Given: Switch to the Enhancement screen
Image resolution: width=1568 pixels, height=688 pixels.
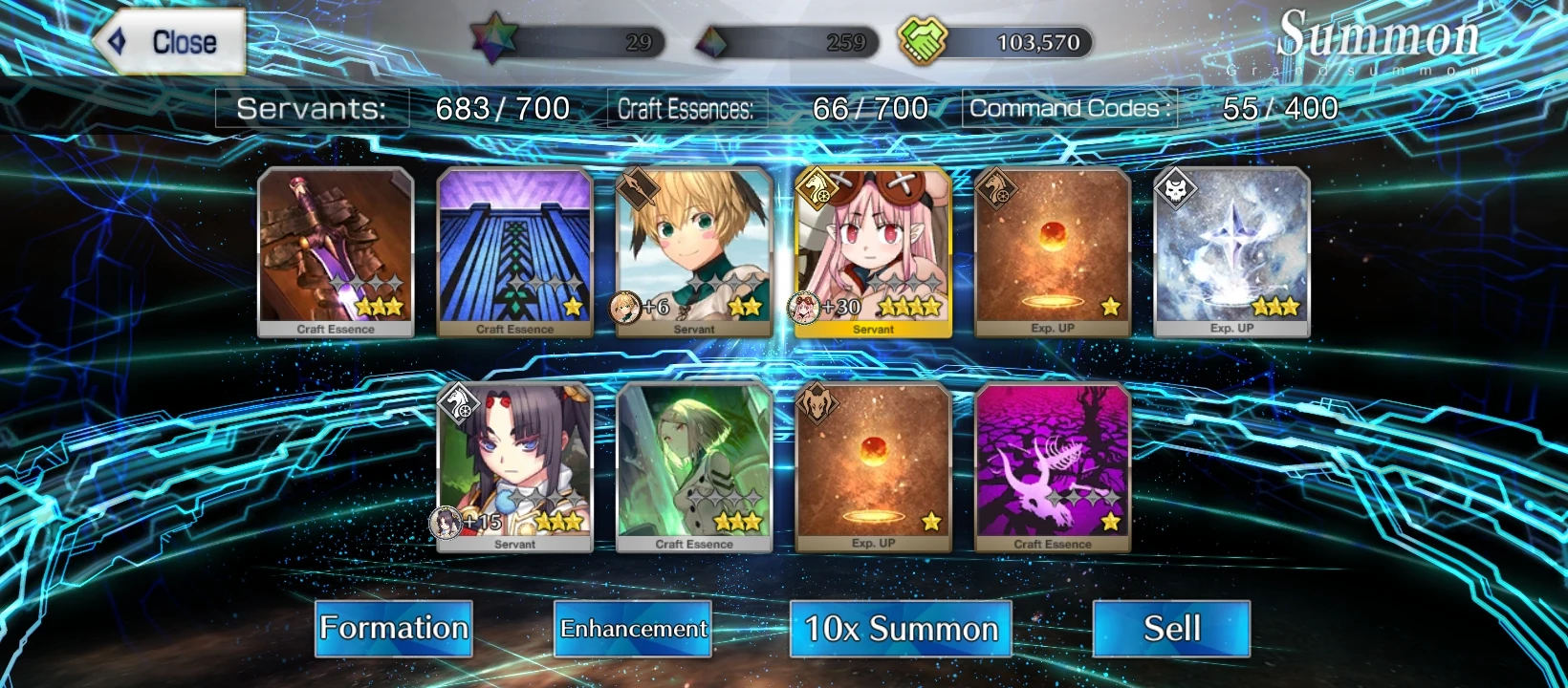Looking at the screenshot, I should (633, 630).
